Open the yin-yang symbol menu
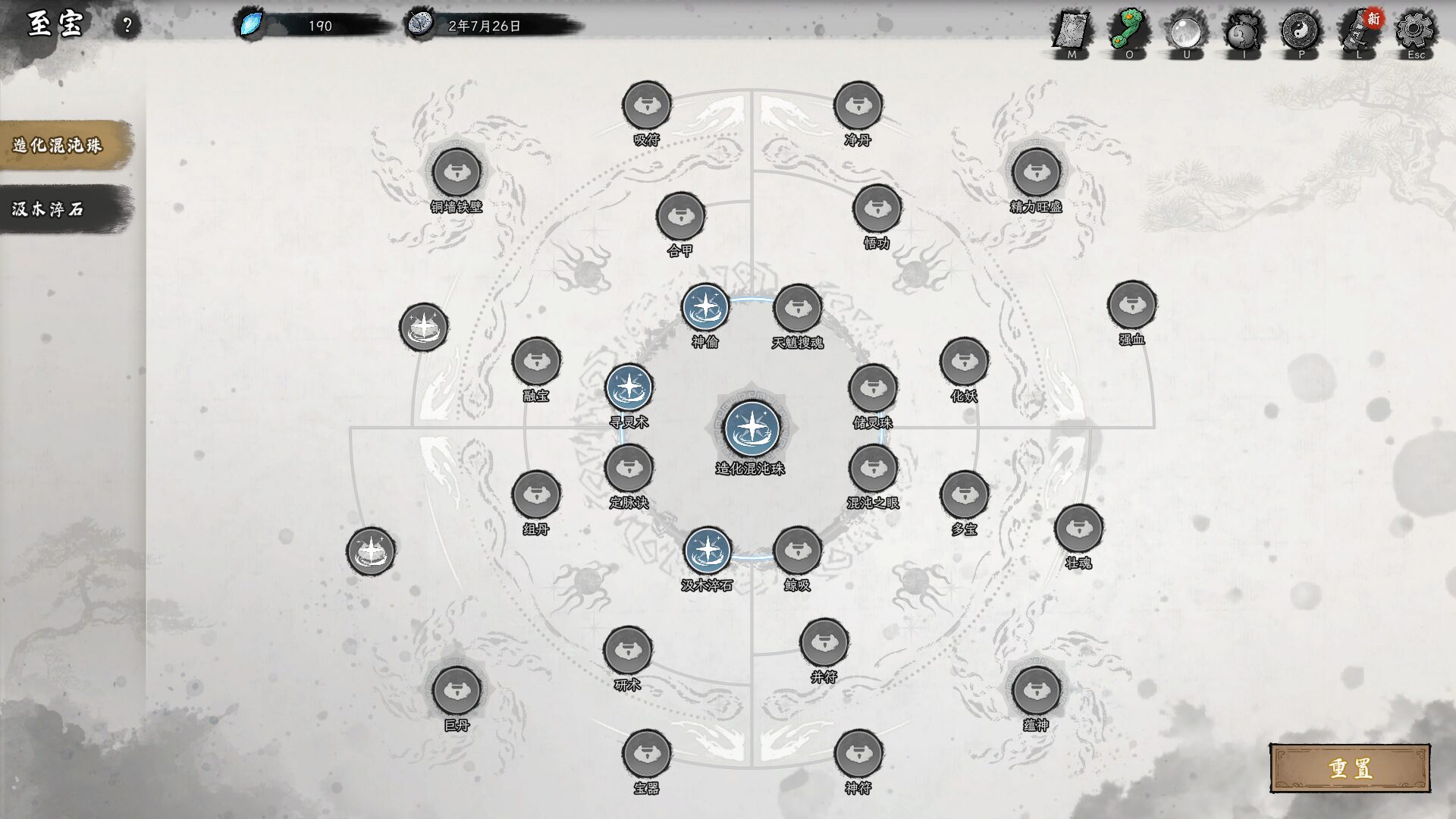 coord(1301,32)
